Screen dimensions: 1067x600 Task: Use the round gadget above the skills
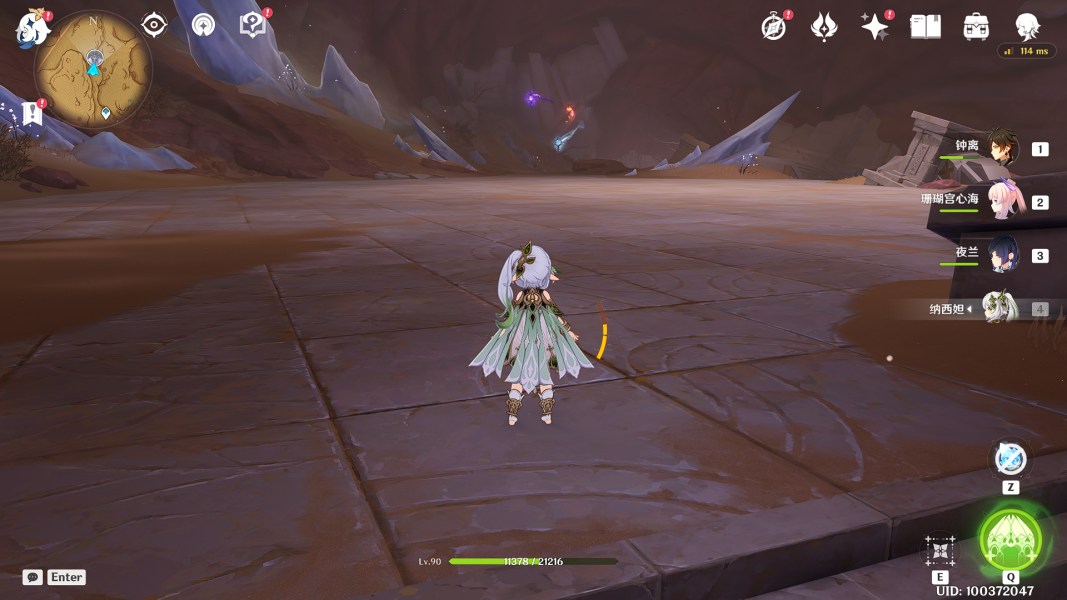point(1010,459)
